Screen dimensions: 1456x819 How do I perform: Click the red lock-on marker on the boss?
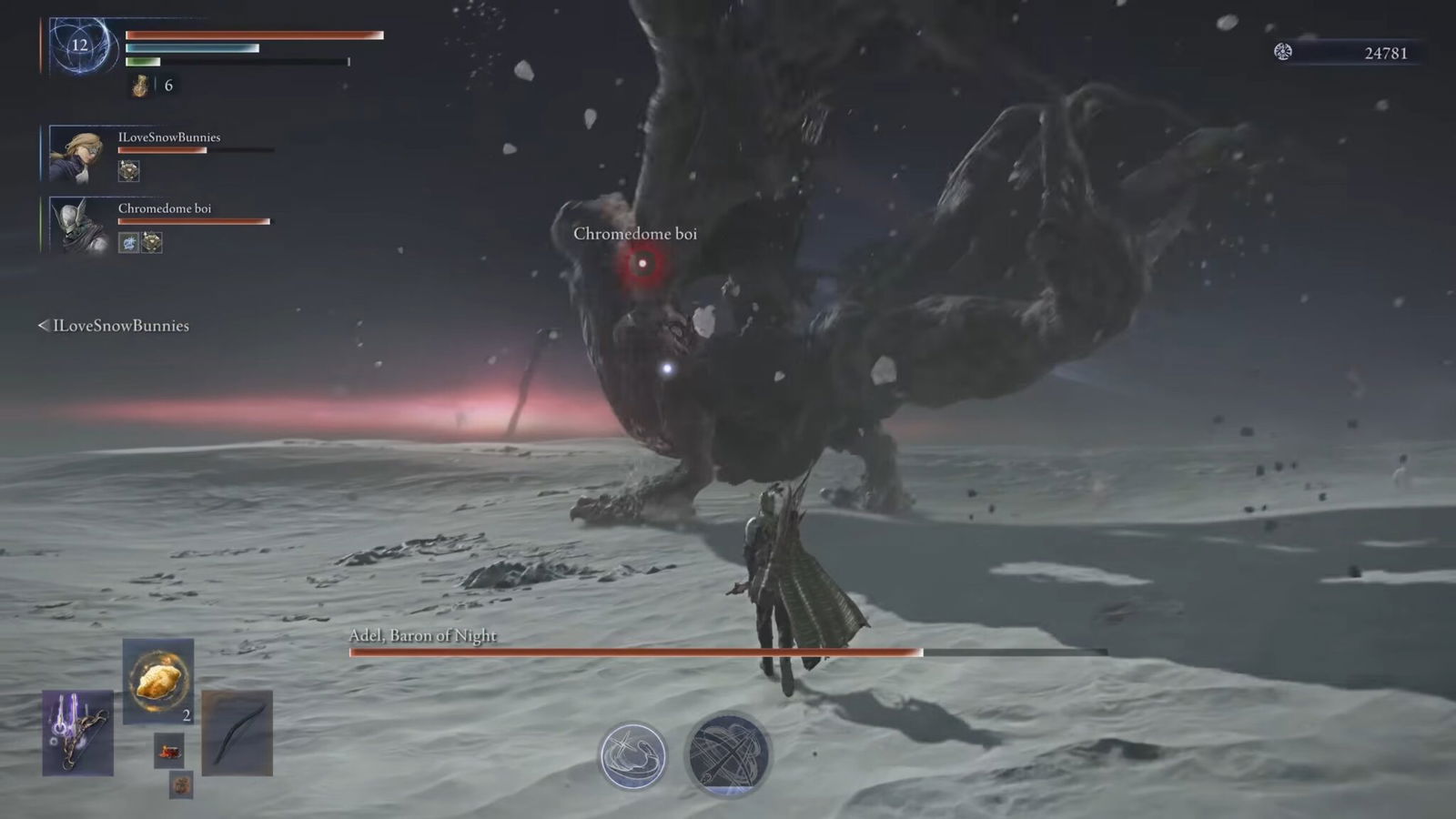642,264
